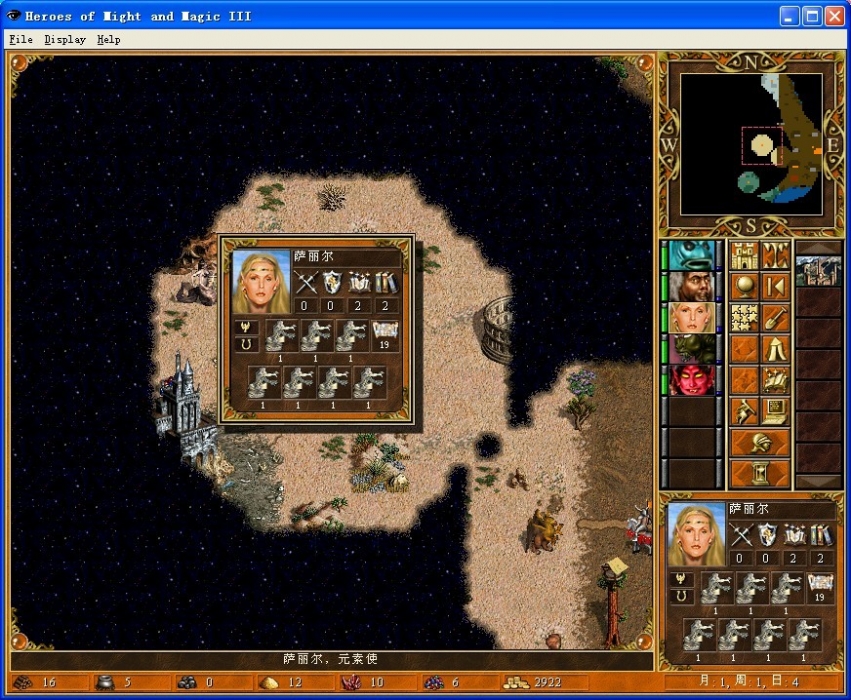Click the world minimap
Image resolution: width=851 pixels, height=700 pixels.
tap(752, 144)
